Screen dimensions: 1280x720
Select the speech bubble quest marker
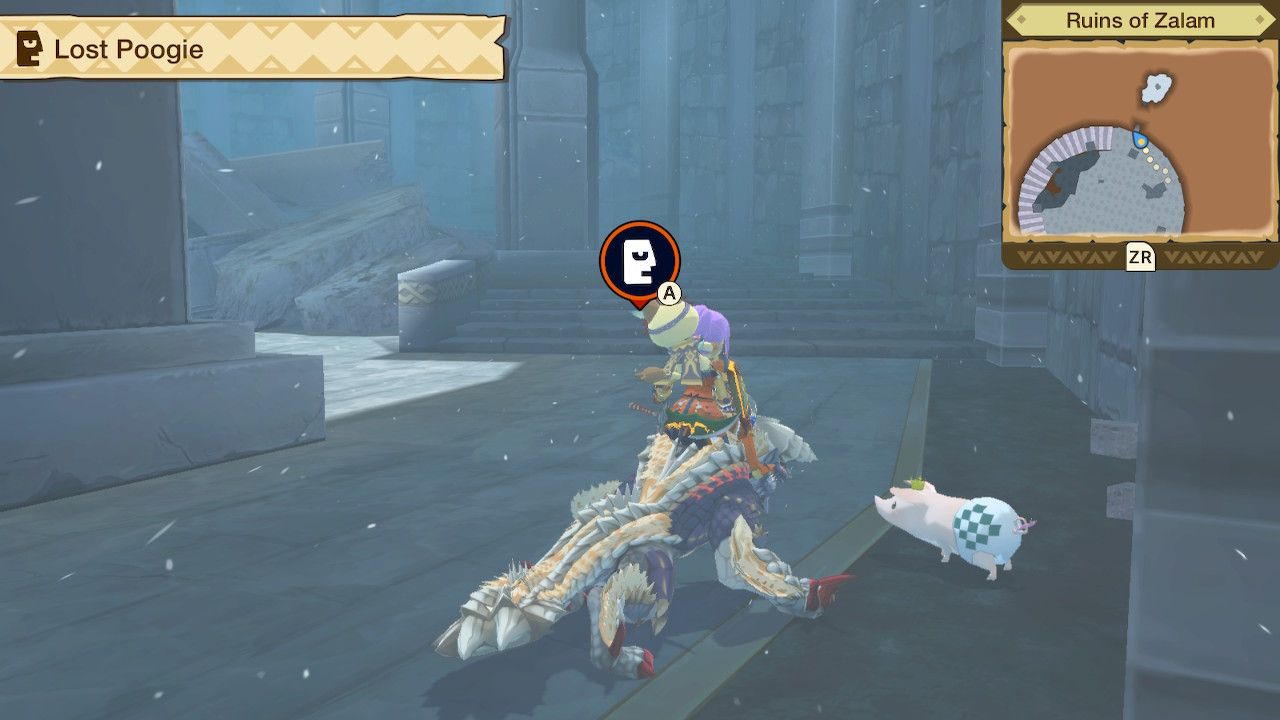[640, 262]
